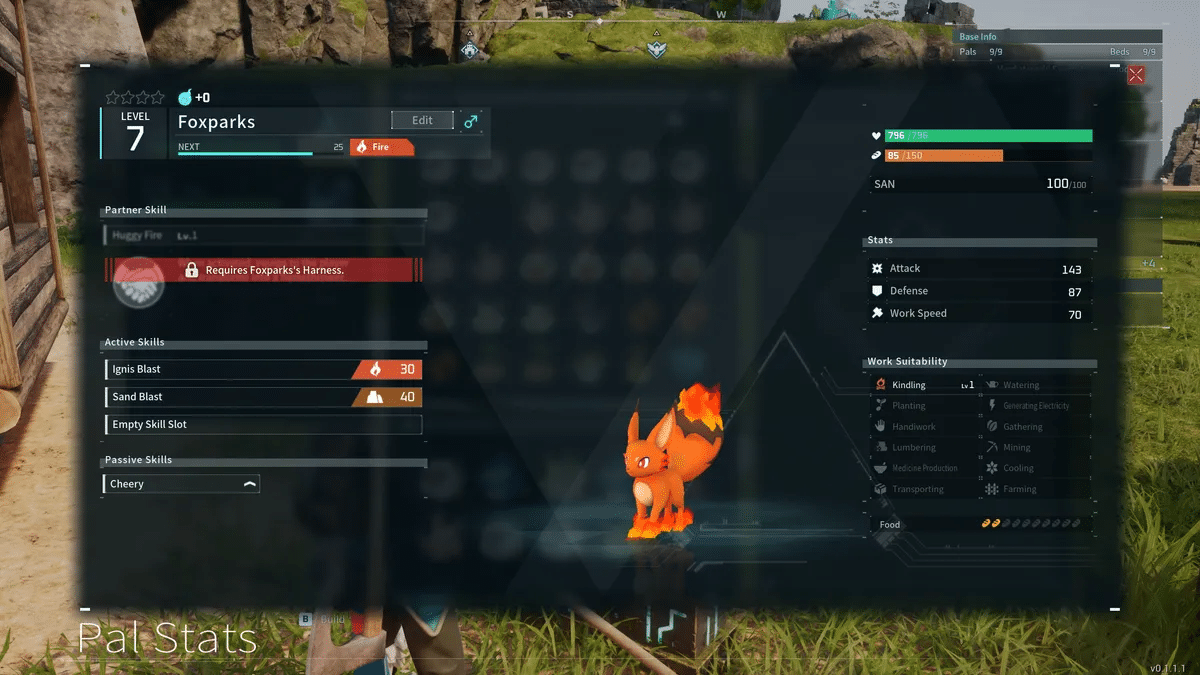Image resolution: width=1200 pixels, height=675 pixels.
Task: Click the Cheery passive skill
Action: [181, 484]
